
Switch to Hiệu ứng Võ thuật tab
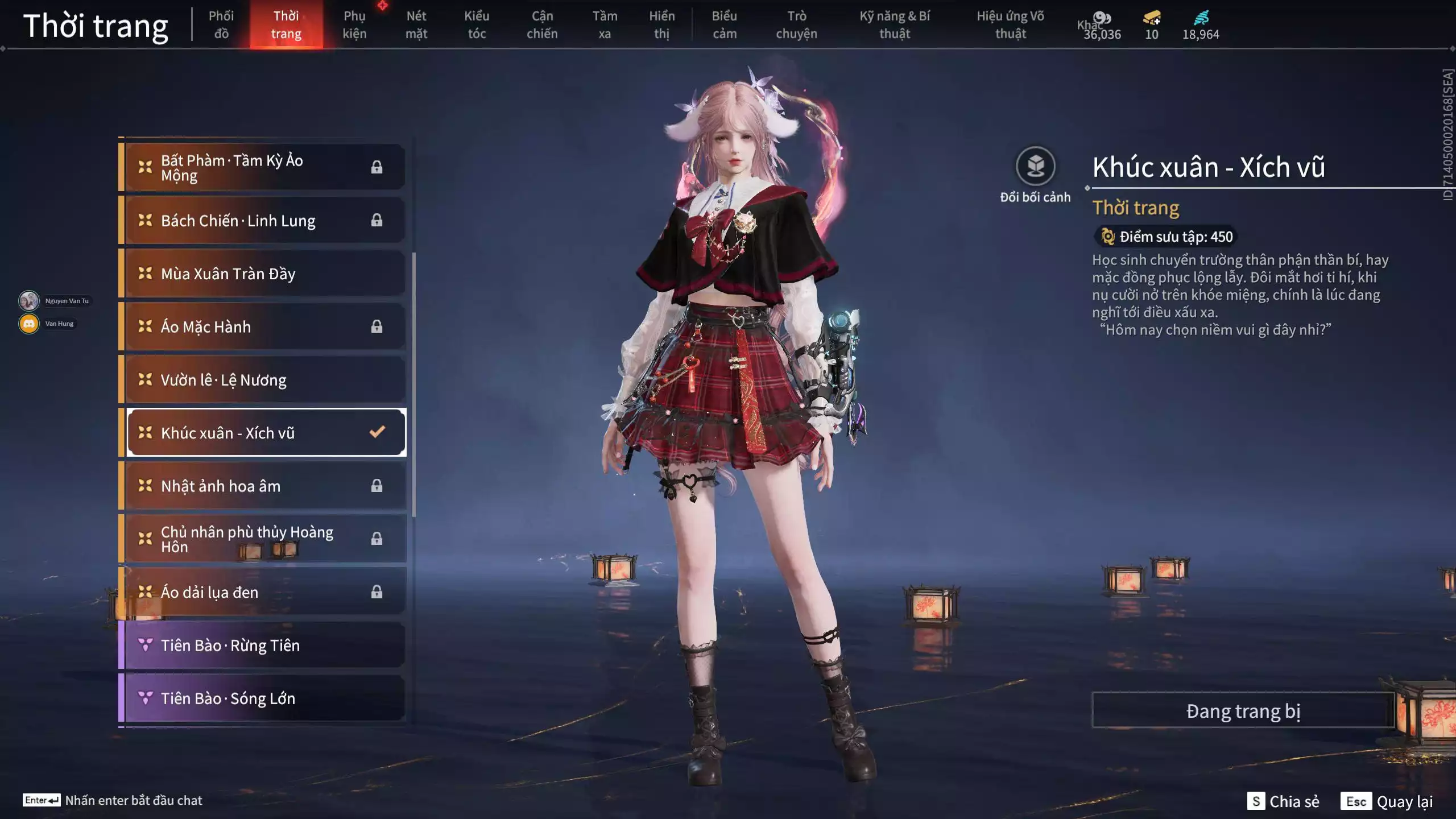[x=1010, y=25]
